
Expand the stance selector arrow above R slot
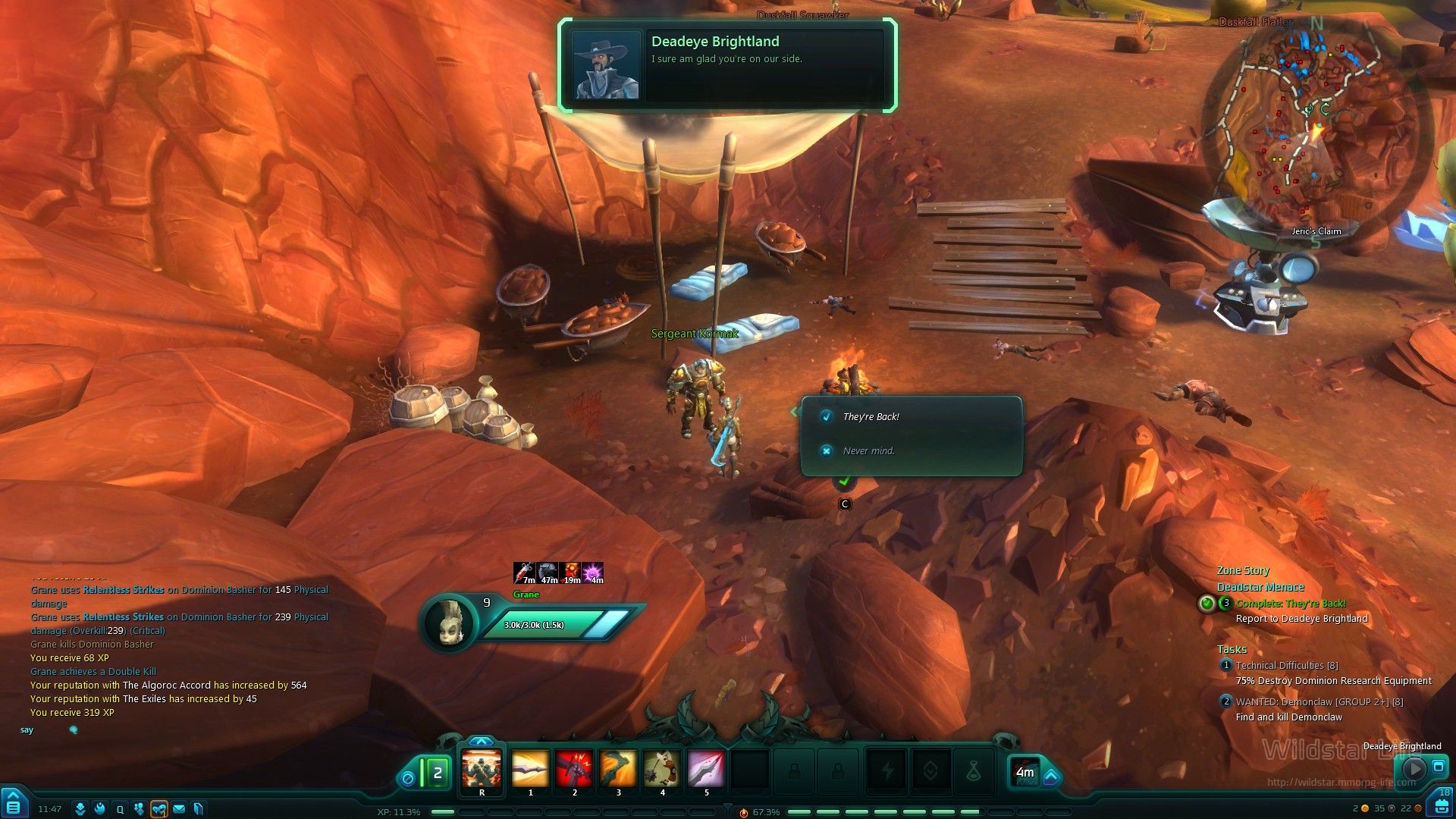click(482, 741)
